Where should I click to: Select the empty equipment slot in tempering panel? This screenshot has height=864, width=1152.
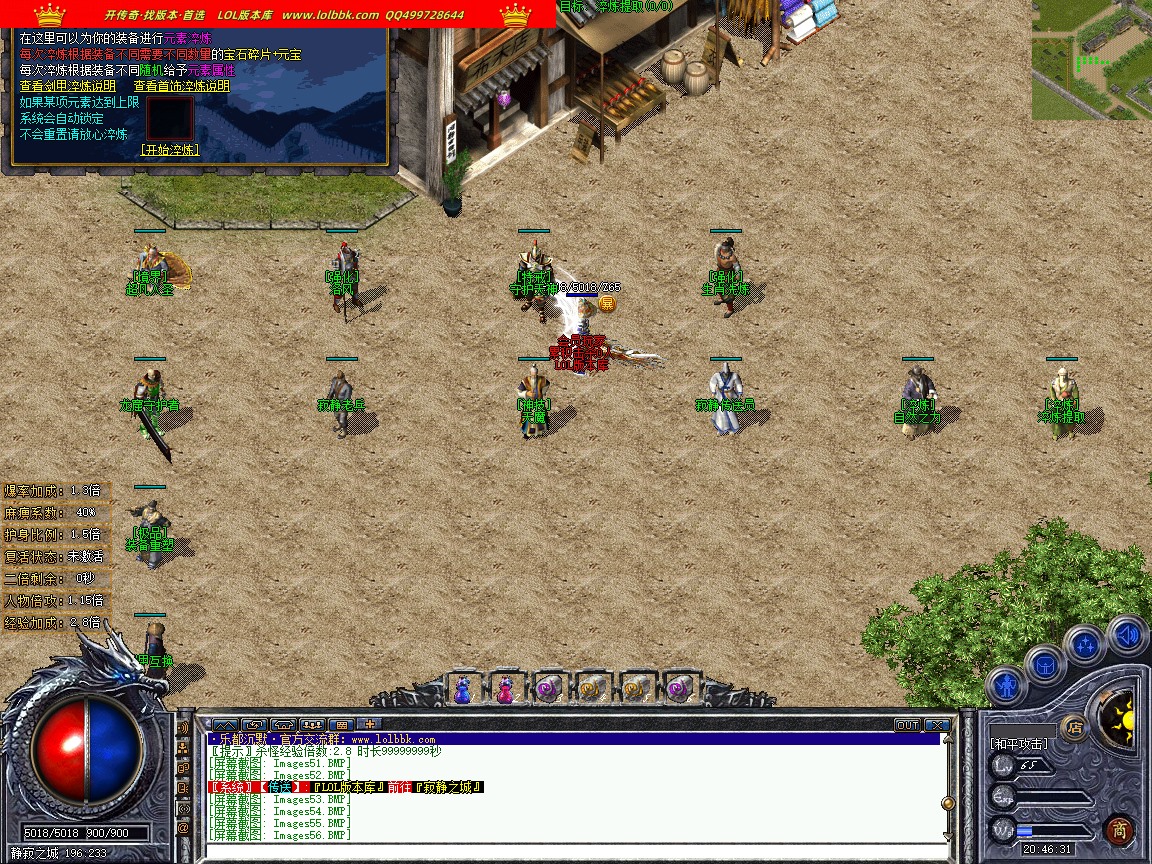tap(169, 118)
